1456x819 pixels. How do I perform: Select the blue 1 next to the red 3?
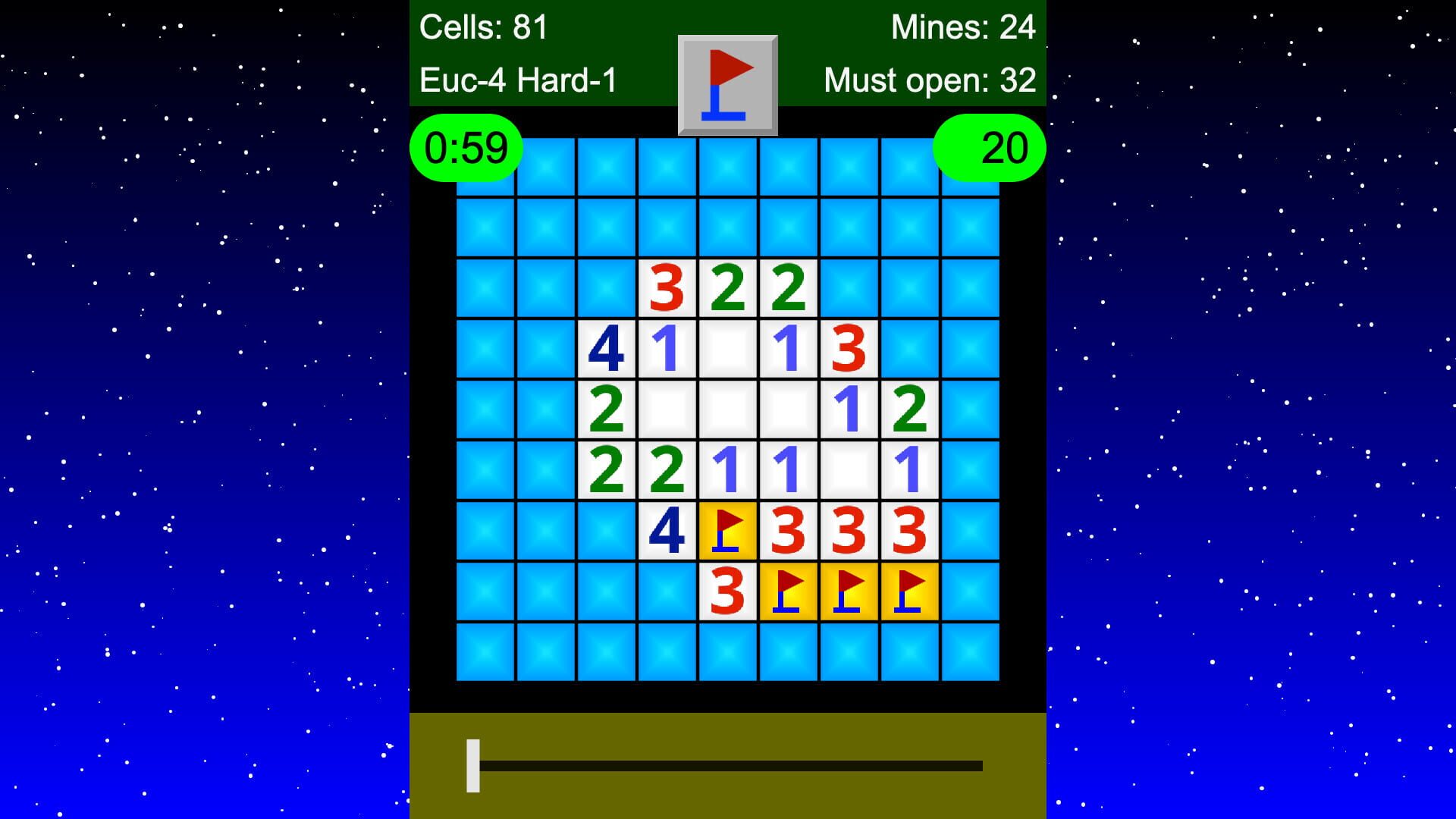[789, 347]
